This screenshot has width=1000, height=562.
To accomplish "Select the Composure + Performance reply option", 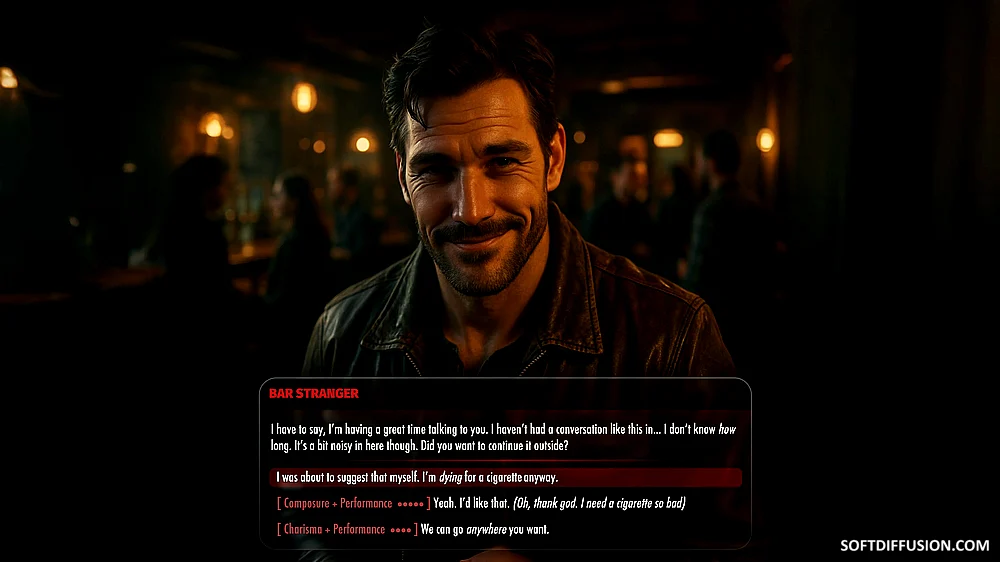I will pyautogui.click(x=480, y=503).
